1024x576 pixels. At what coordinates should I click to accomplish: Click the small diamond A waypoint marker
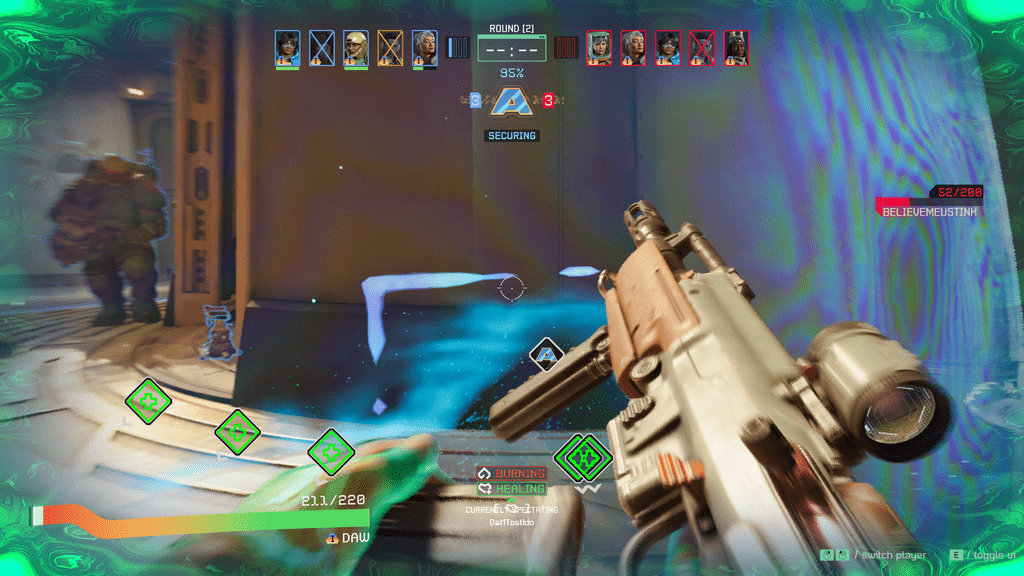546,353
